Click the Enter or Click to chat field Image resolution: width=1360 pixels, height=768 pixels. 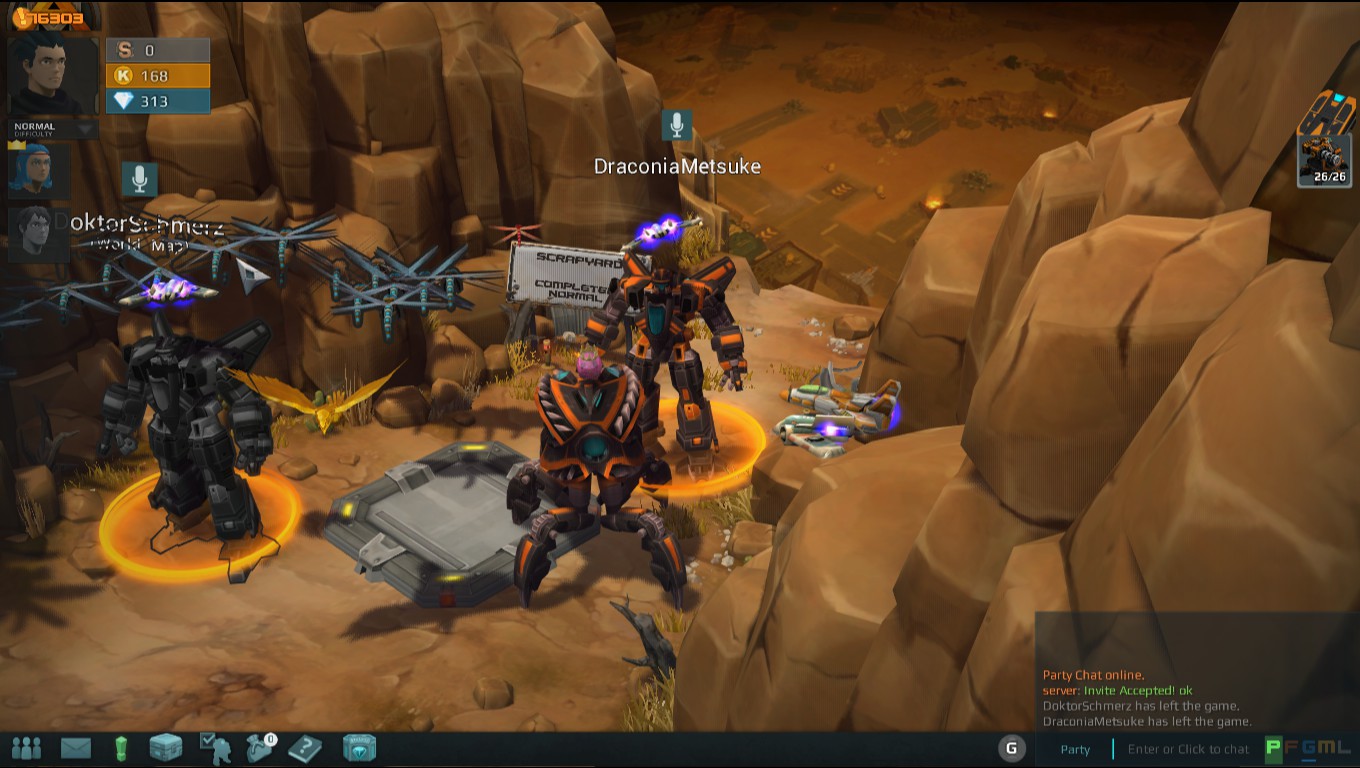point(1190,748)
